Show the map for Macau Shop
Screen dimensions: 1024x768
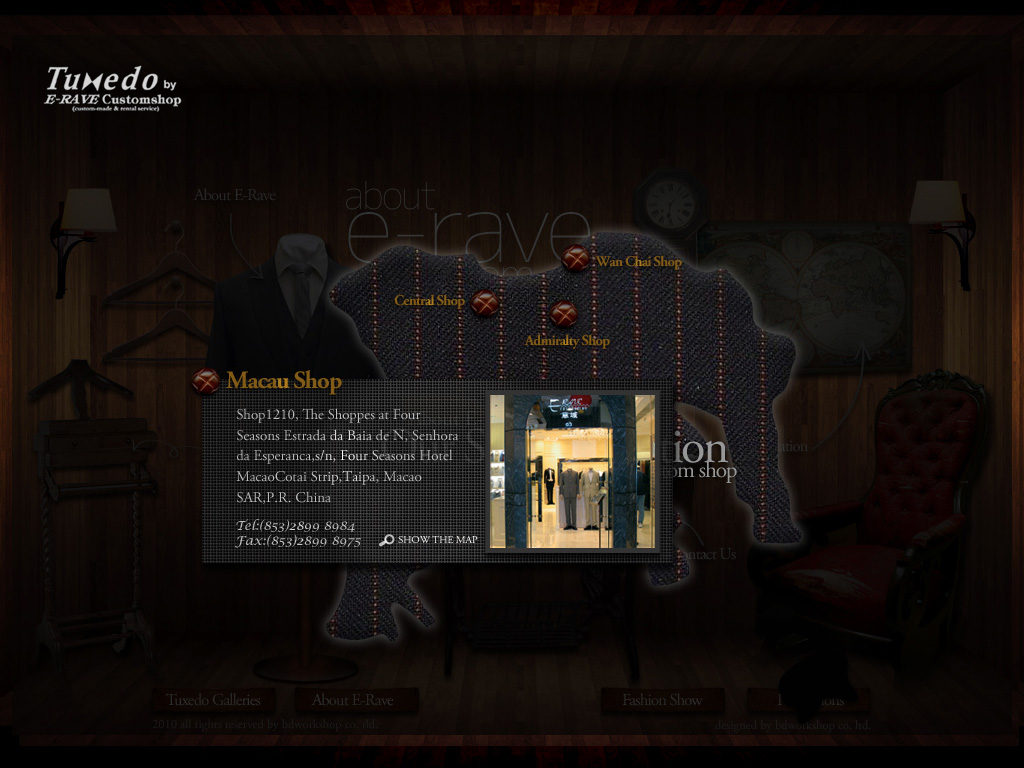[x=428, y=540]
